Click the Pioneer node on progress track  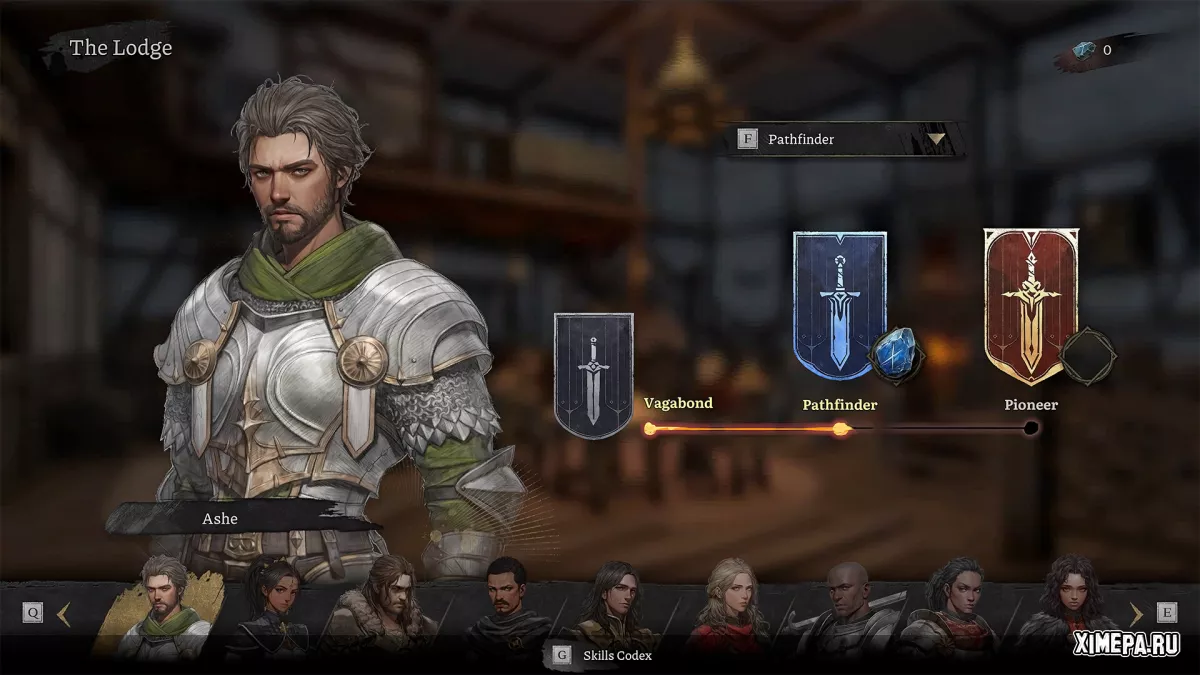(1031, 429)
